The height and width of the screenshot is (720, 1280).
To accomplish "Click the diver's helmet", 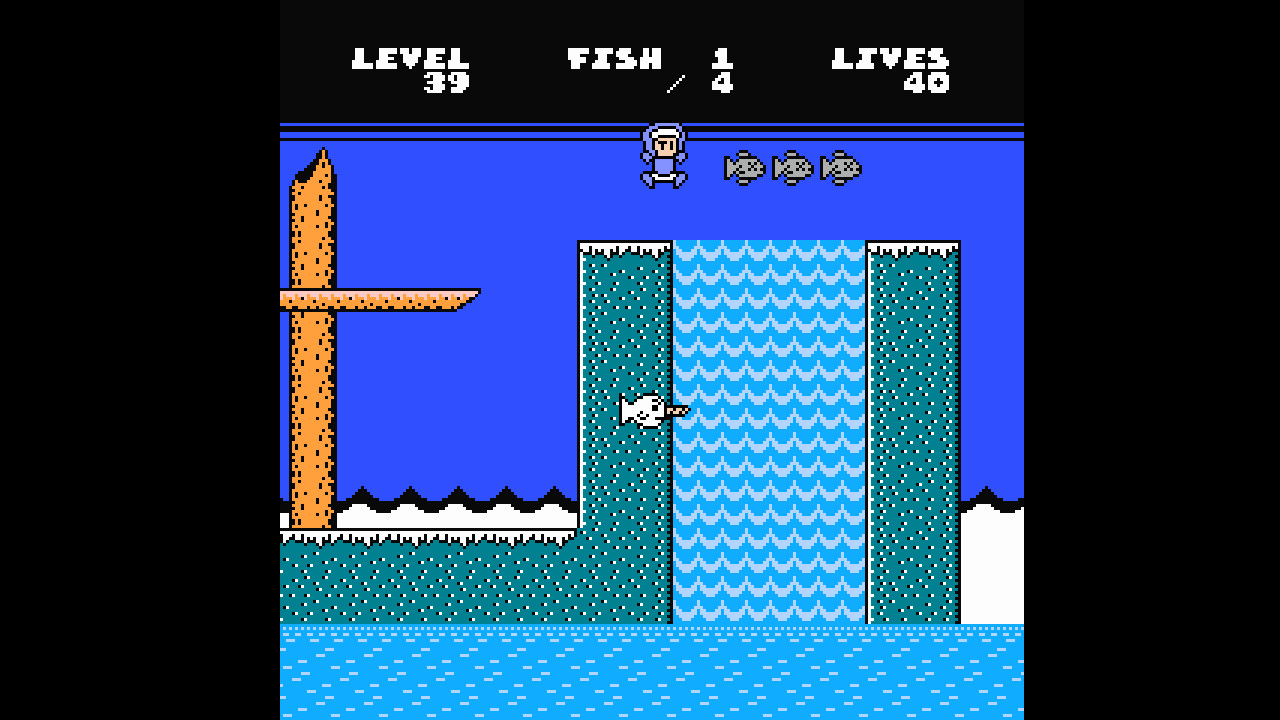I will 662,134.
